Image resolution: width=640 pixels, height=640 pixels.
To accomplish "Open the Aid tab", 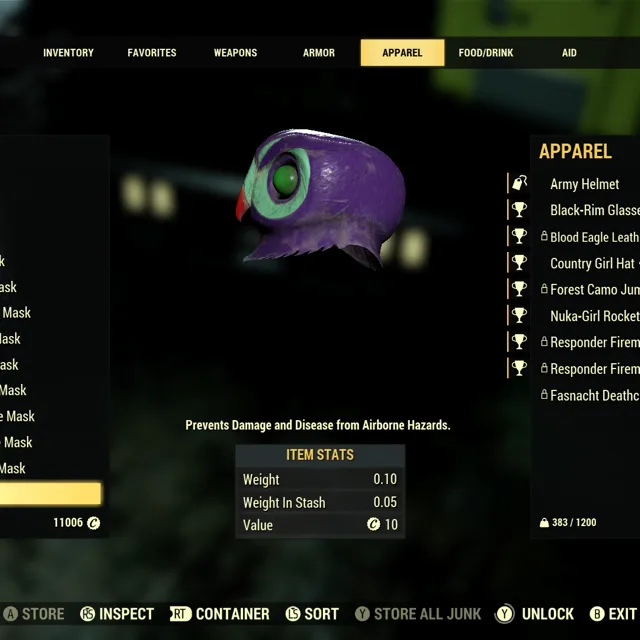I will click(569, 53).
